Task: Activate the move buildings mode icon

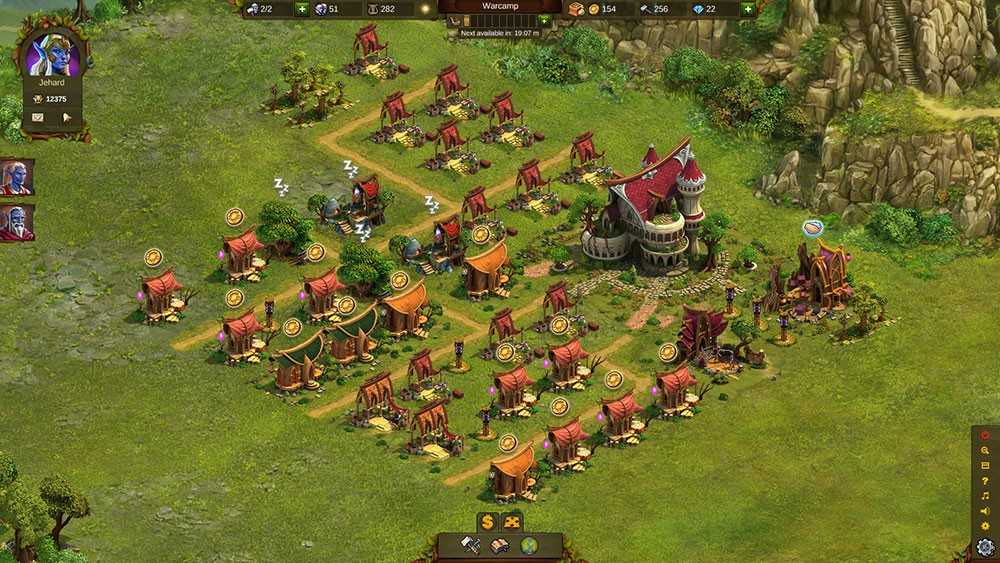Action: click(x=512, y=521)
